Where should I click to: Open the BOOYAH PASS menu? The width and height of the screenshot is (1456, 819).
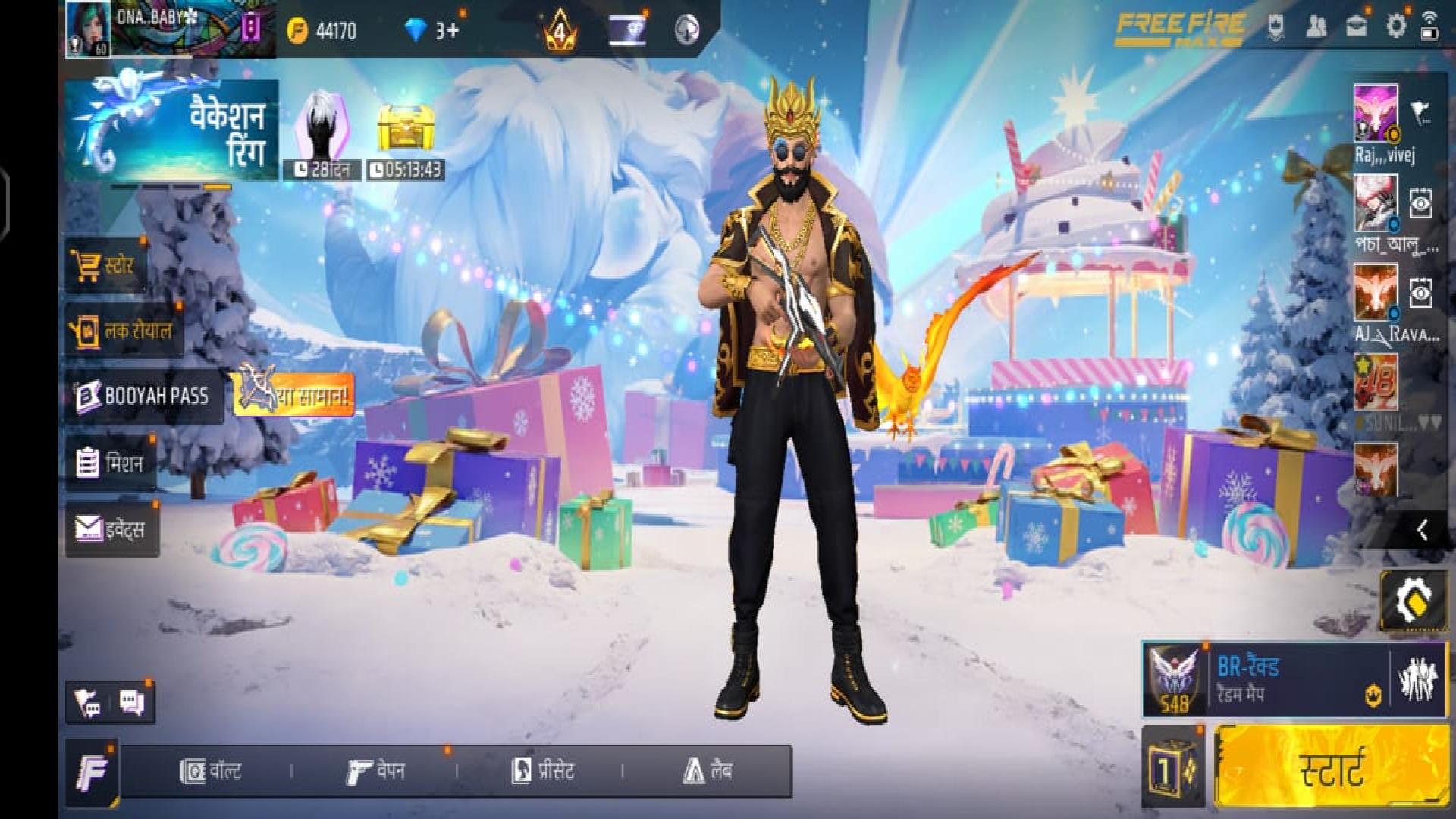click(143, 396)
